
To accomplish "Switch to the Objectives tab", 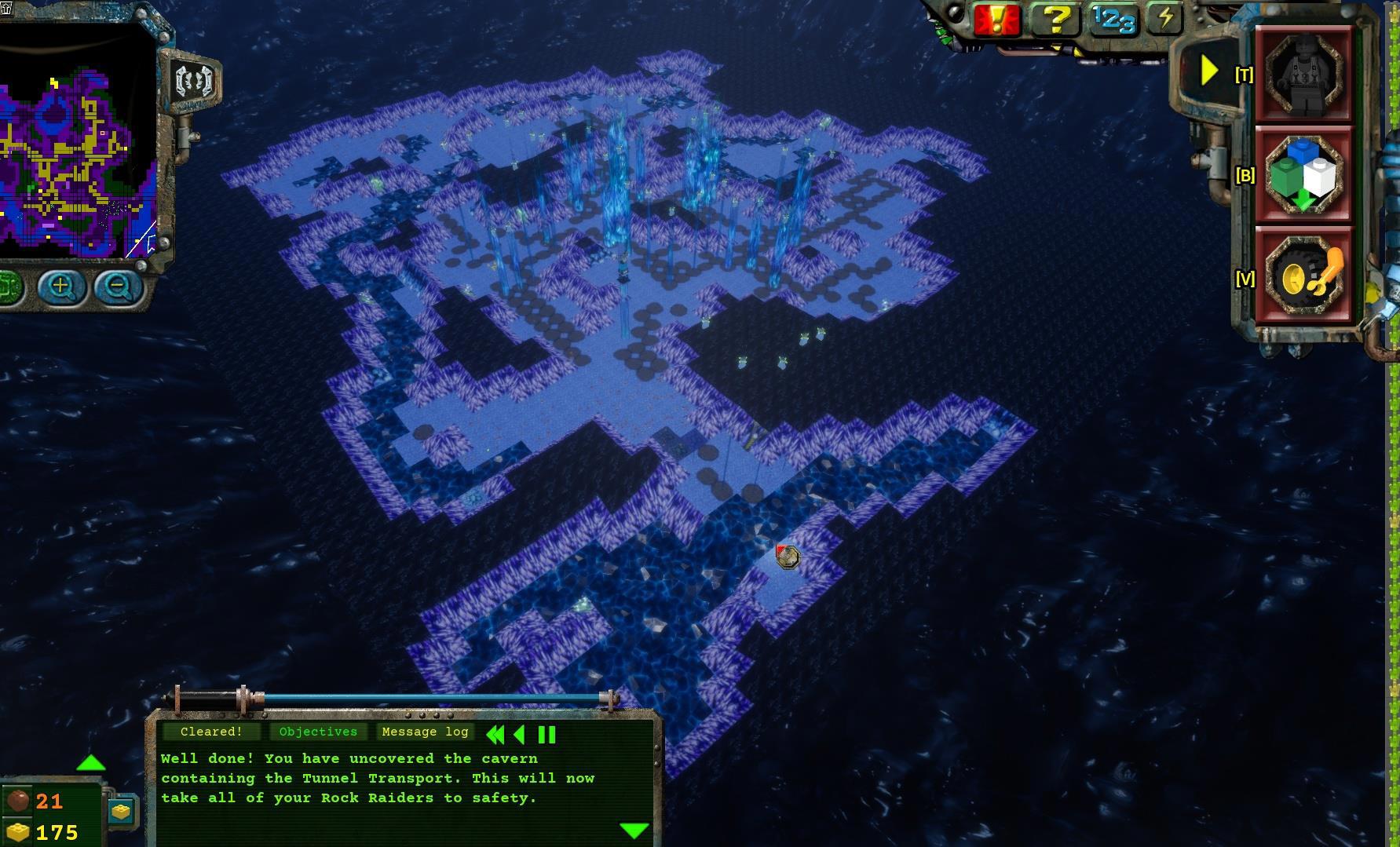I will tap(318, 732).
